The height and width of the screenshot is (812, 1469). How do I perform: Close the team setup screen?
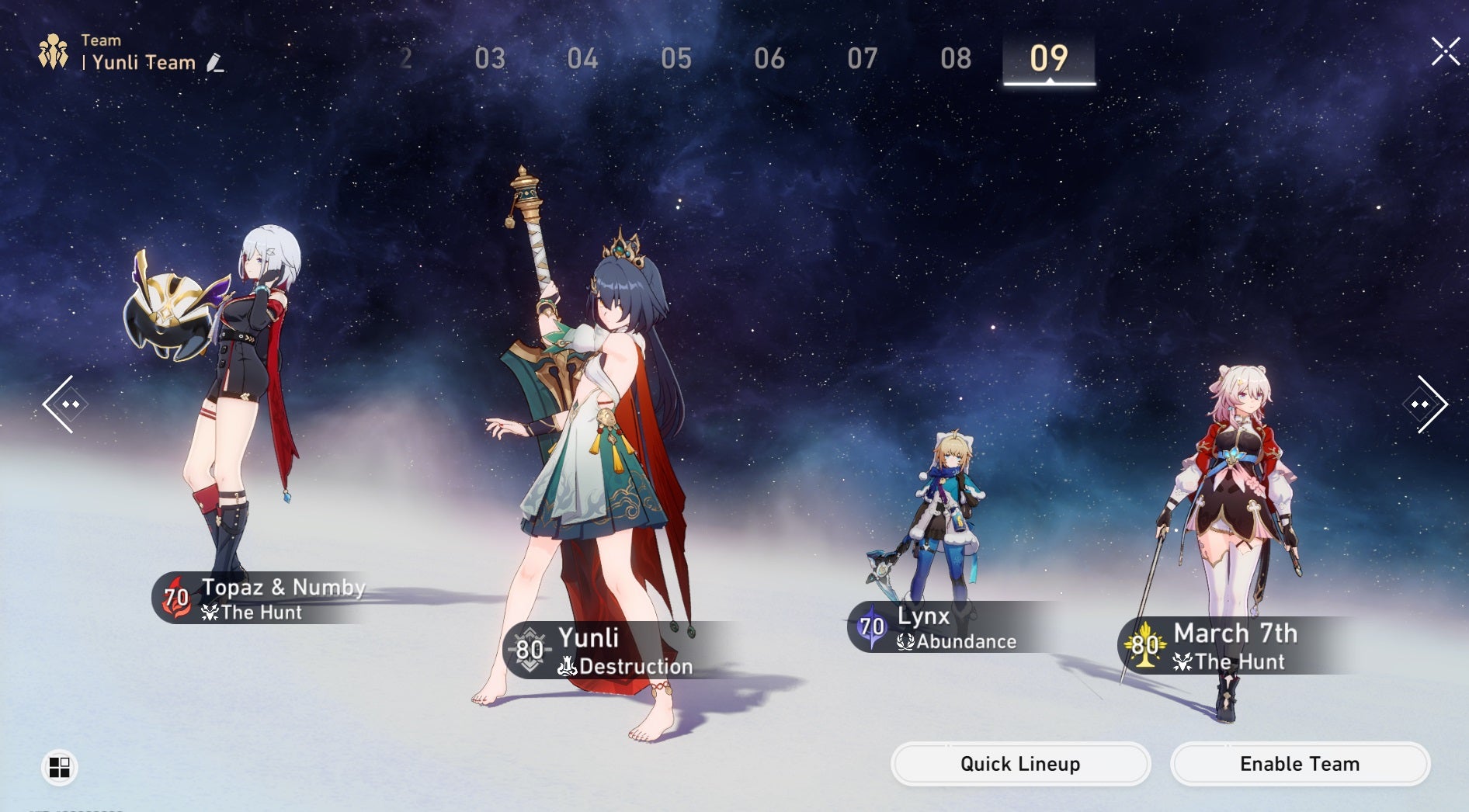click(x=1446, y=53)
